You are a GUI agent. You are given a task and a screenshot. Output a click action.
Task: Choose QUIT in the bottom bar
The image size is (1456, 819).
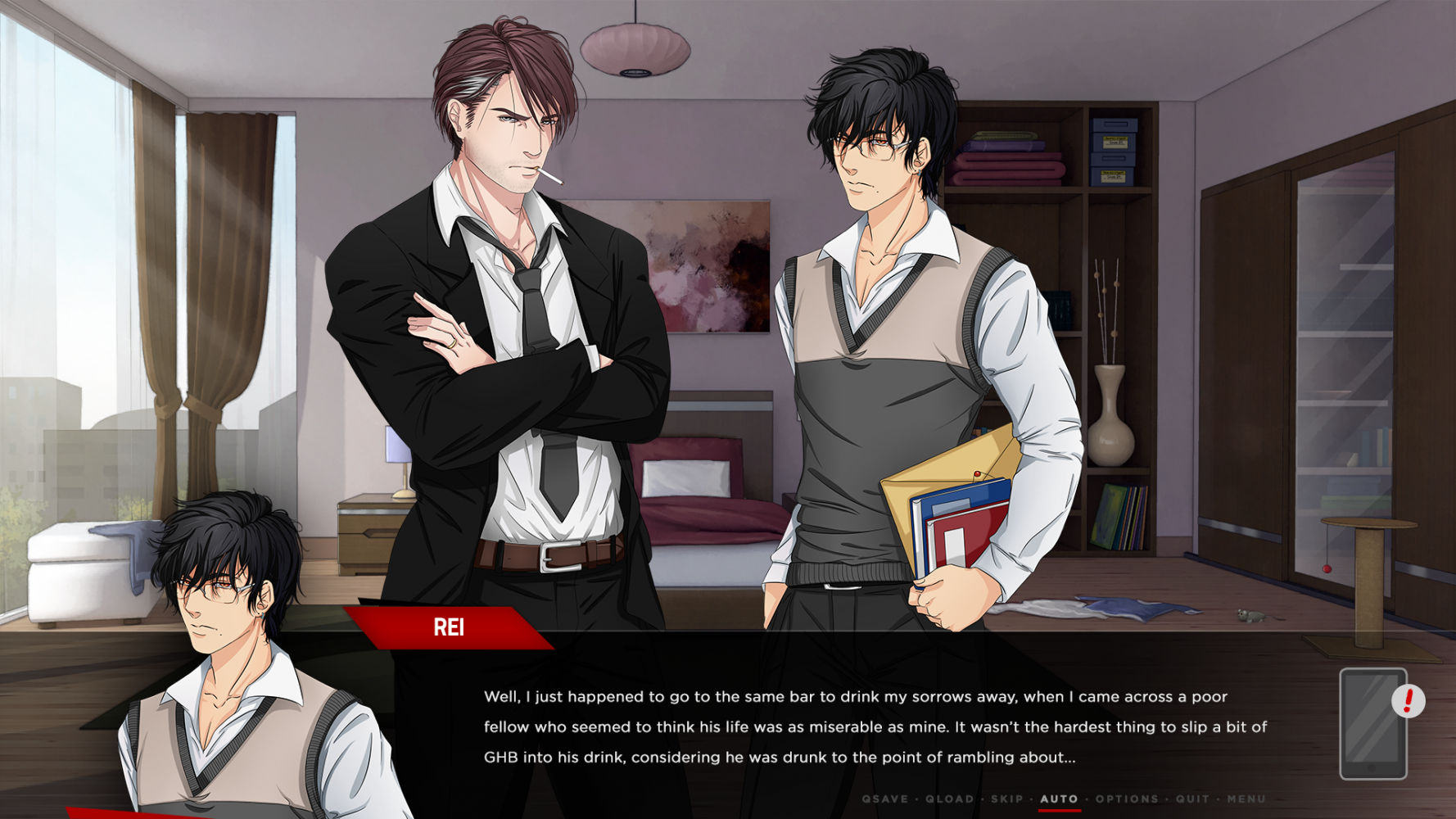[x=1192, y=799]
